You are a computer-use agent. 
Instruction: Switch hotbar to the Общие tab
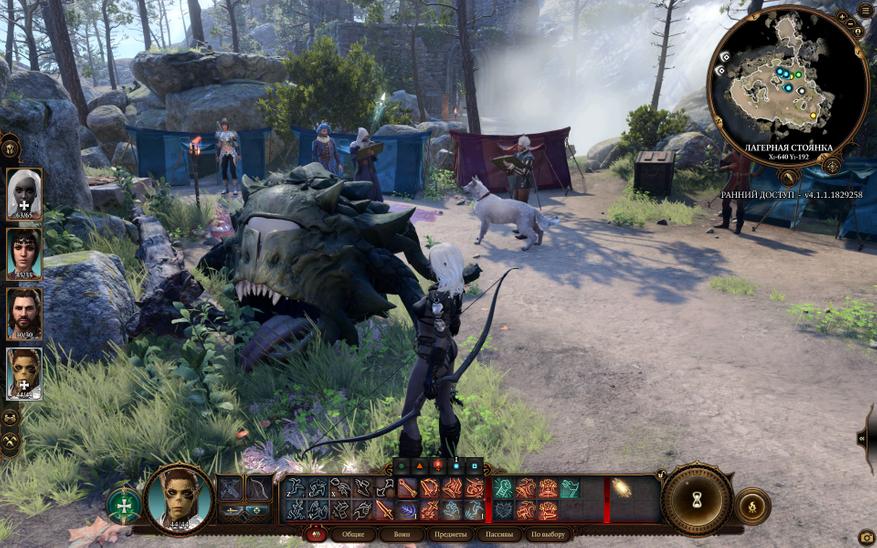(353, 535)
